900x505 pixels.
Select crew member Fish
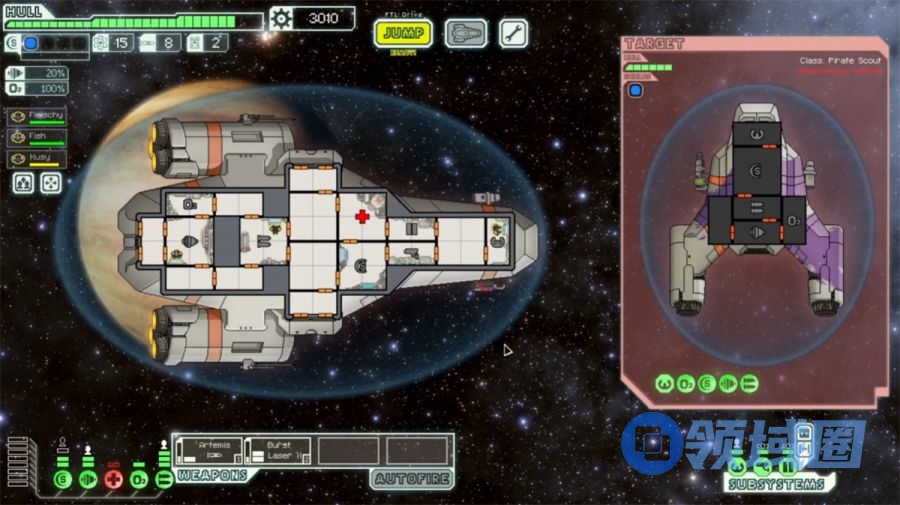tap(37, 137)
